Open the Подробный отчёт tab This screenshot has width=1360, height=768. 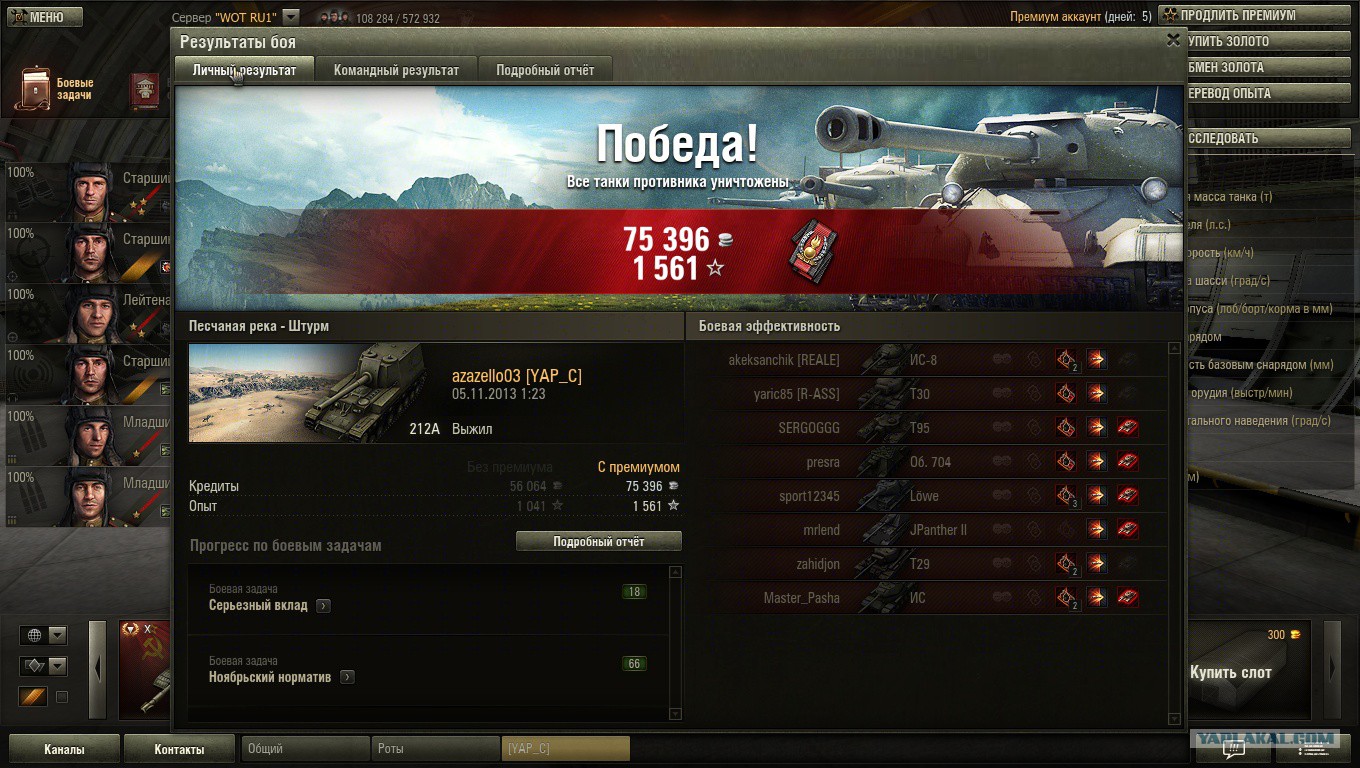coord(545,70)
